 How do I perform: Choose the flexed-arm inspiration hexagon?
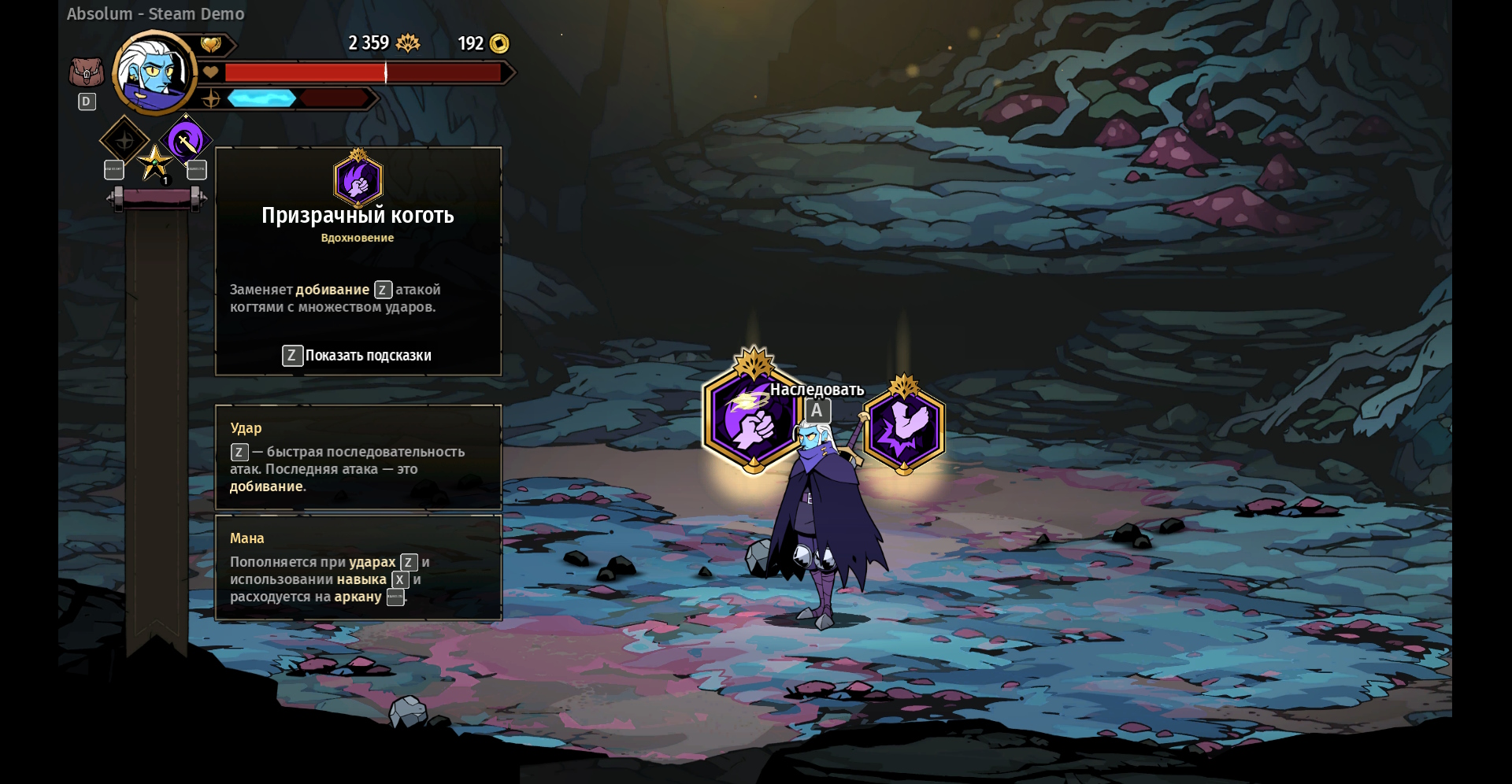point(903,429)
